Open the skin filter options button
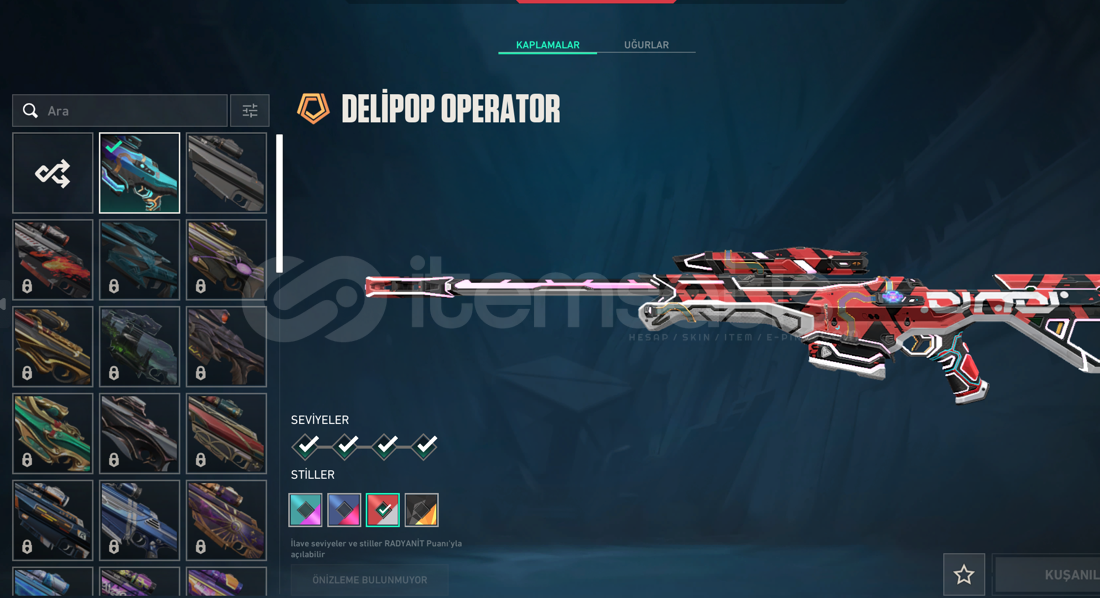Image resolution: width=1100 pixels, height=598 pixels. (x=250, y=111)
